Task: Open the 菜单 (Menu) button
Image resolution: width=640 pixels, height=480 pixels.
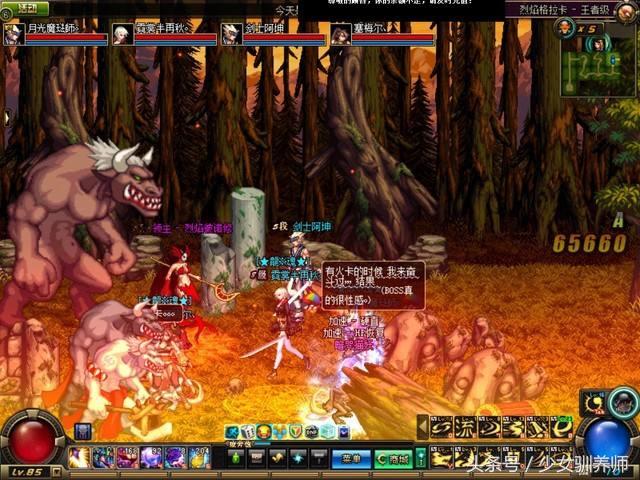Action: click(x=349, y=458)
